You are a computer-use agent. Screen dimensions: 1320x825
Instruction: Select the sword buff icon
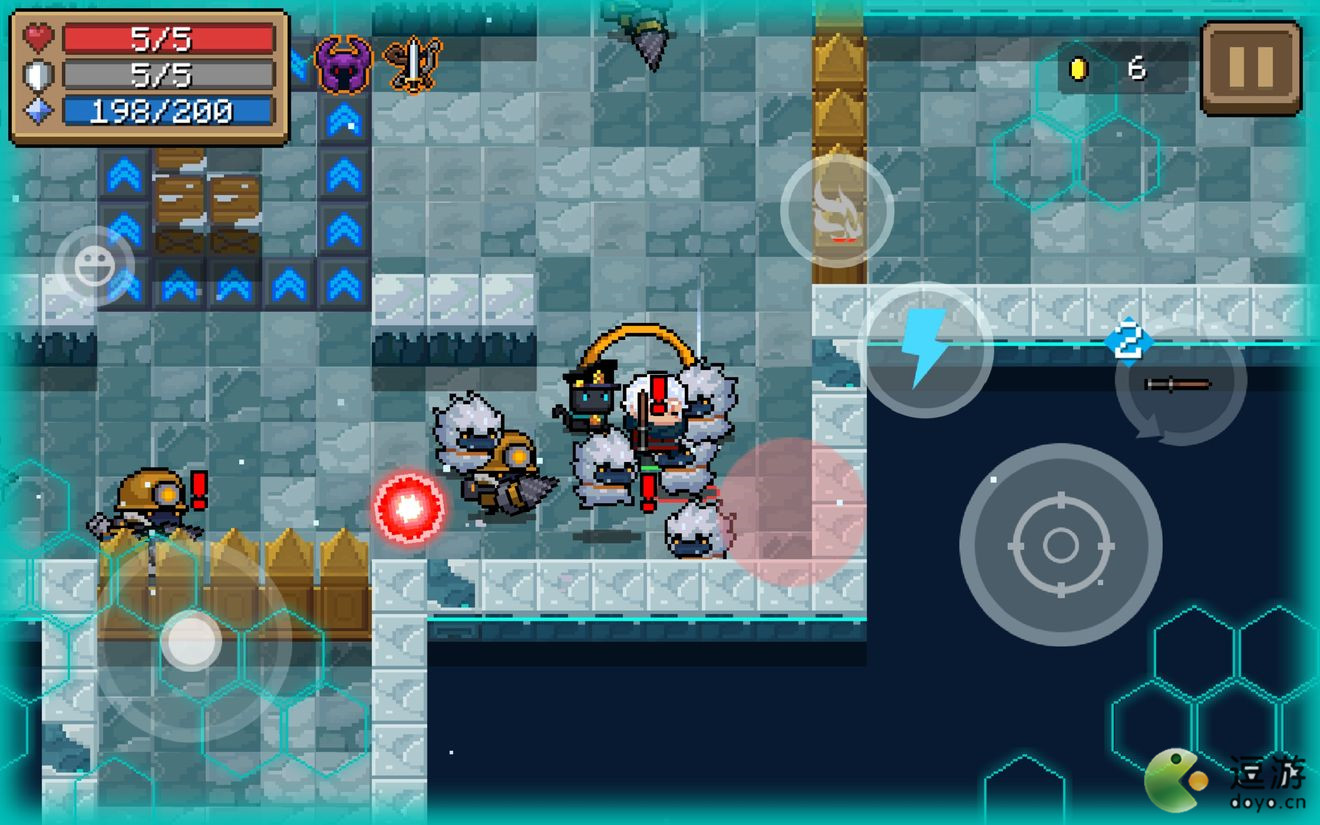(x=412, y=64)
